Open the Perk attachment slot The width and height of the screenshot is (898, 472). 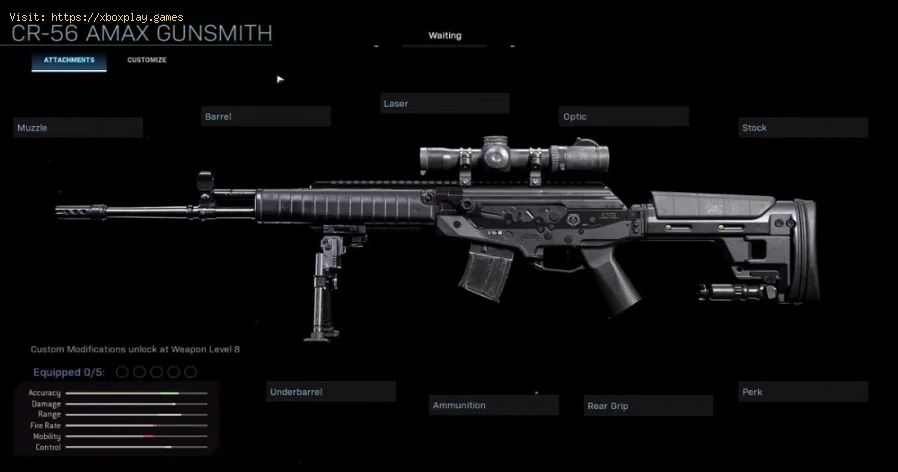803,392
